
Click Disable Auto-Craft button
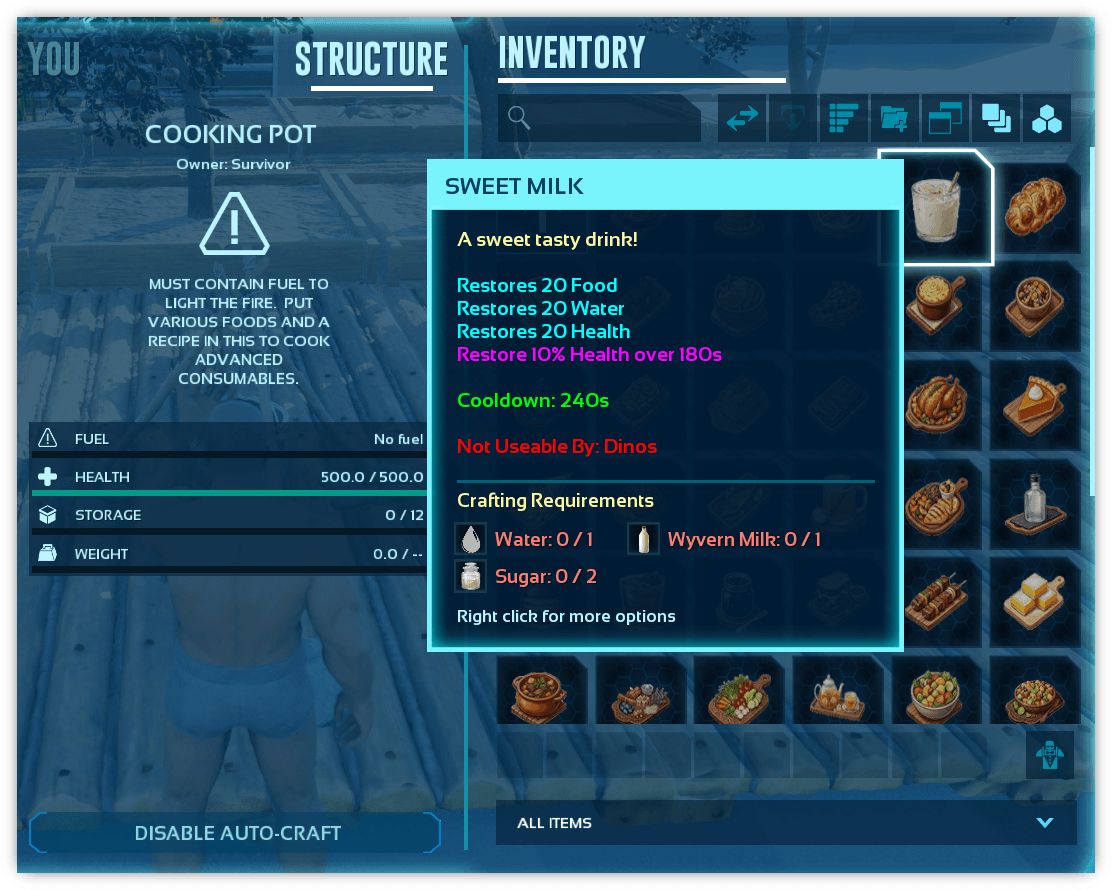[237, 833]
